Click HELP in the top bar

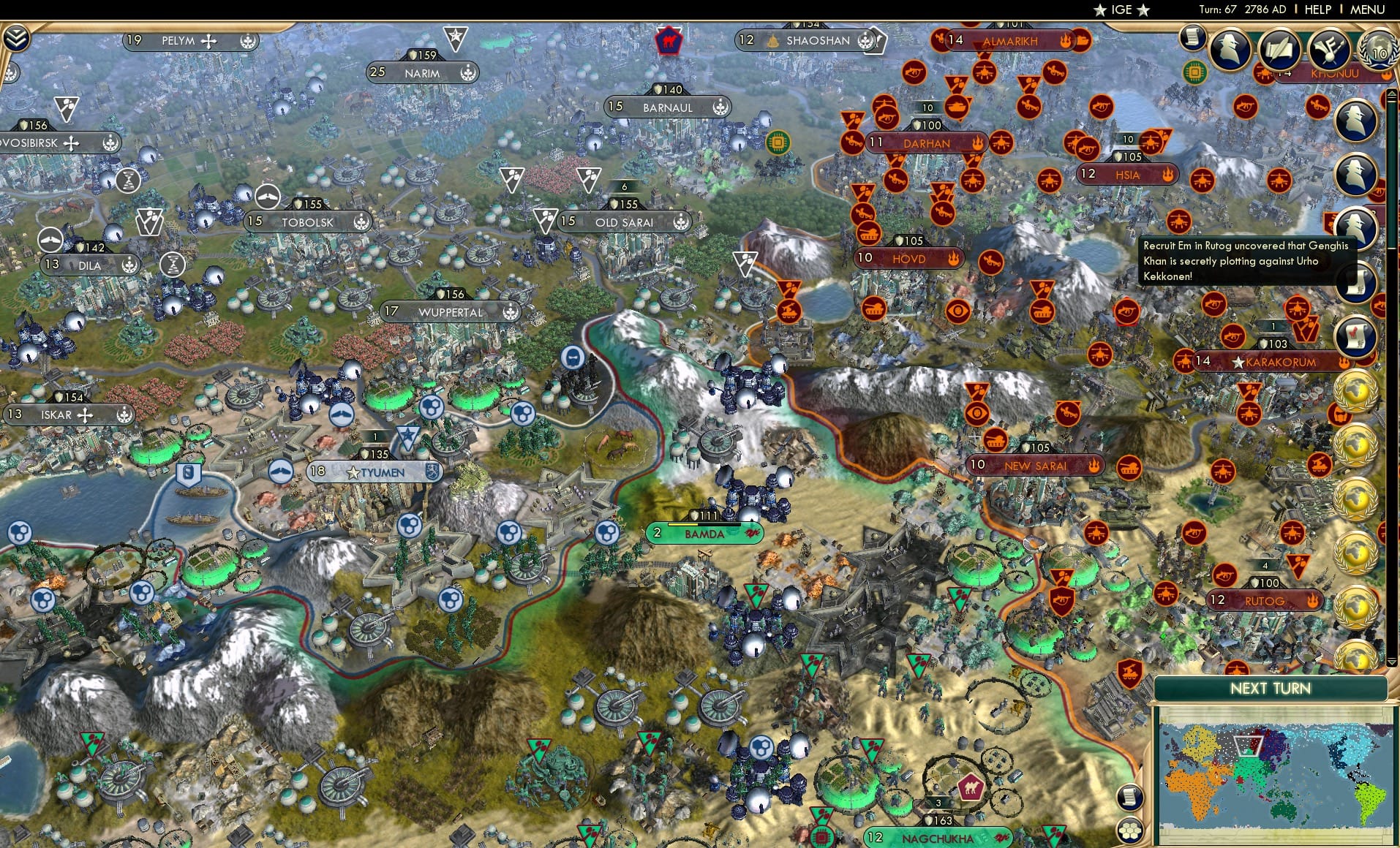(x=1317, y=10)
